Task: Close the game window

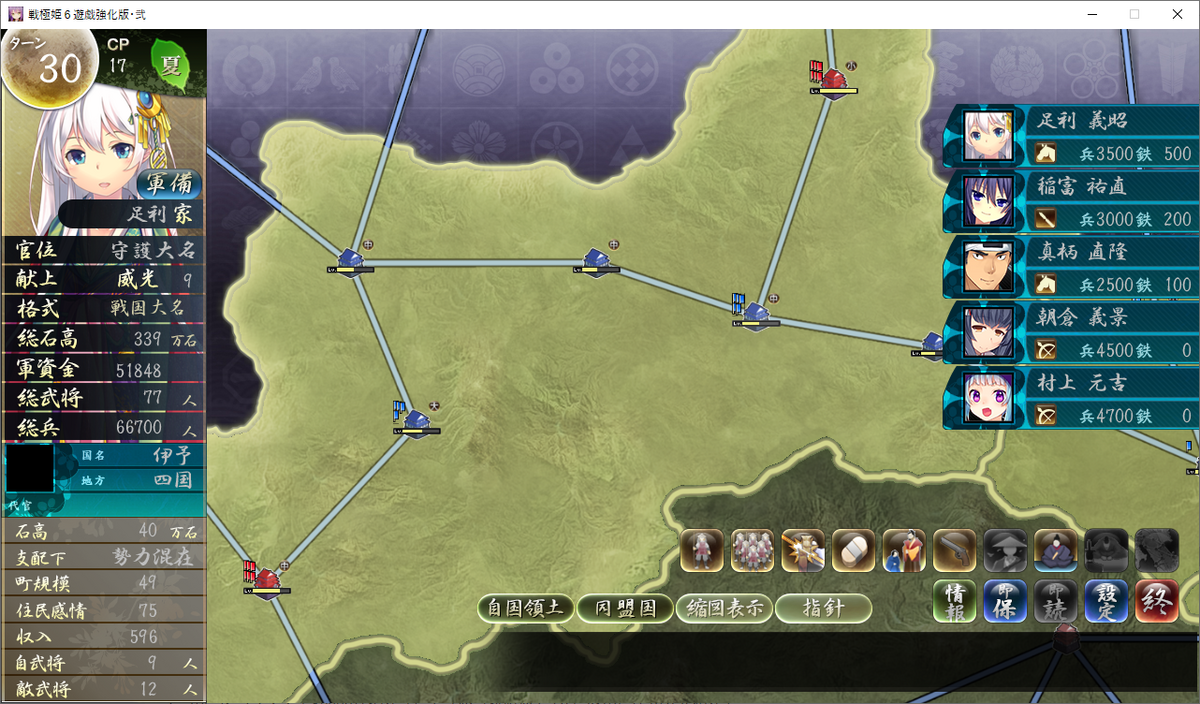Action: (1176, 14)
